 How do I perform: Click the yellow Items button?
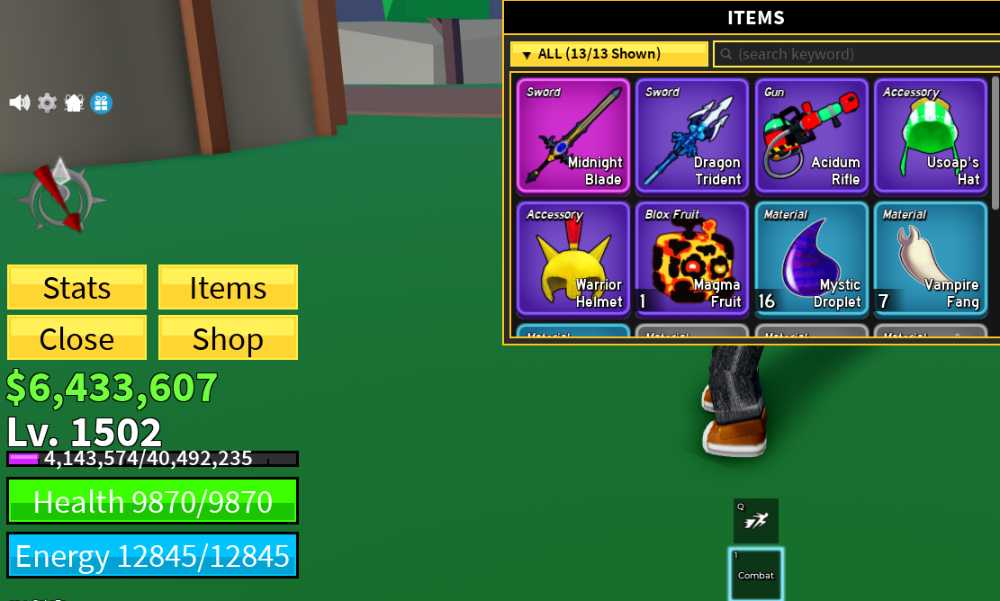228,288
